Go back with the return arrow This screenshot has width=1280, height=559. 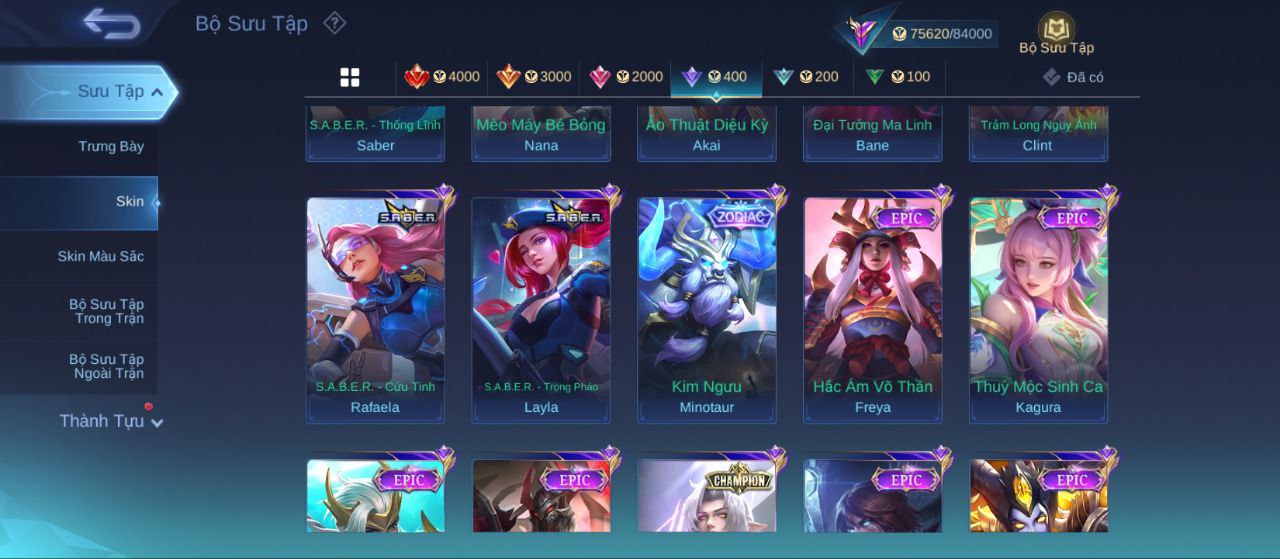pos(111,23)
